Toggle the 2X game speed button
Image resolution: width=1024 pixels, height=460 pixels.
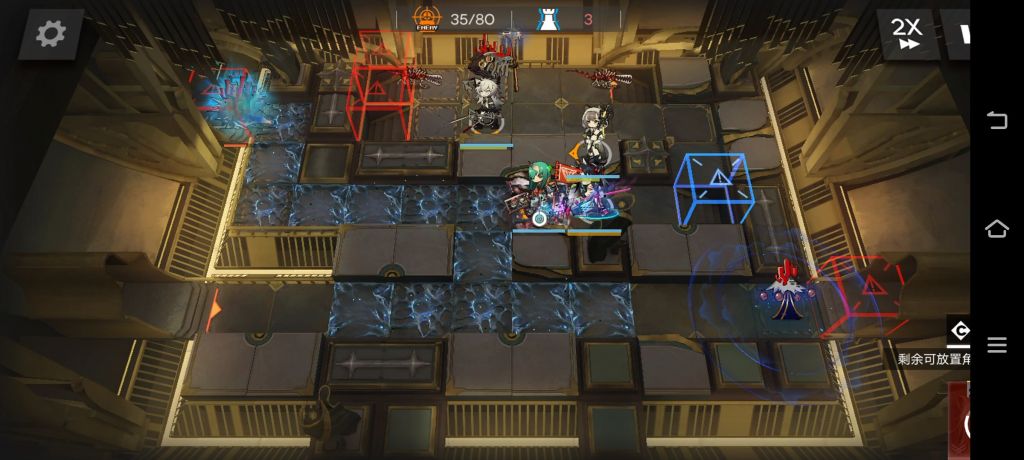click(x=907, y=33)
